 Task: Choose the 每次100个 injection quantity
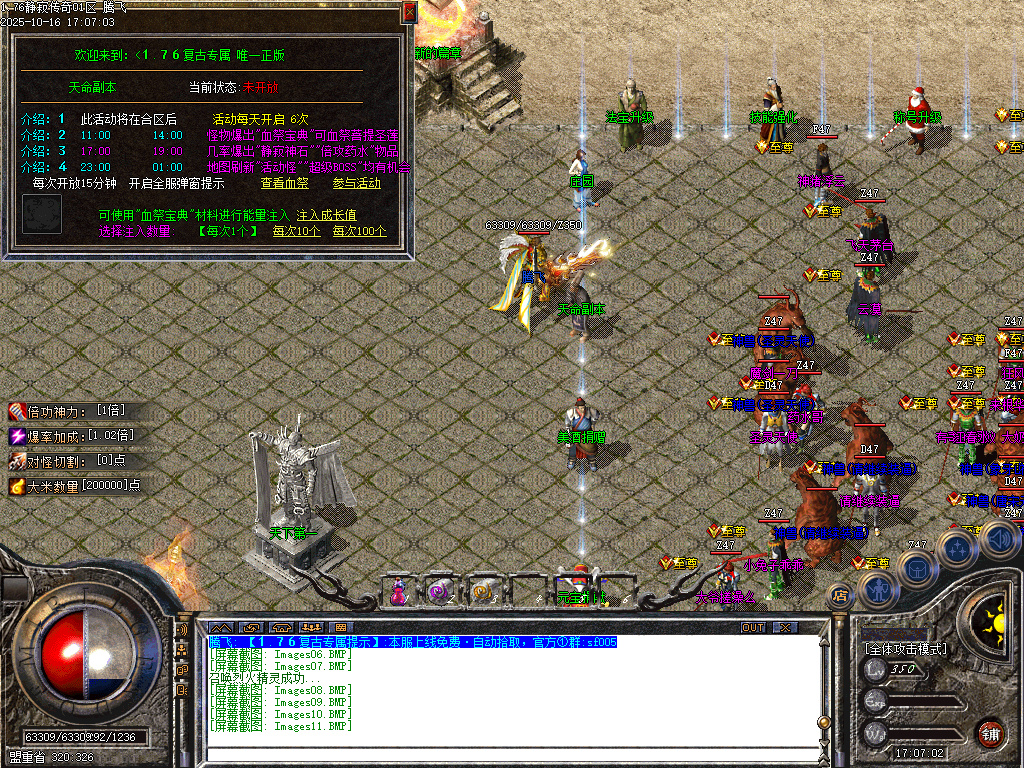(x=360, y=231)
